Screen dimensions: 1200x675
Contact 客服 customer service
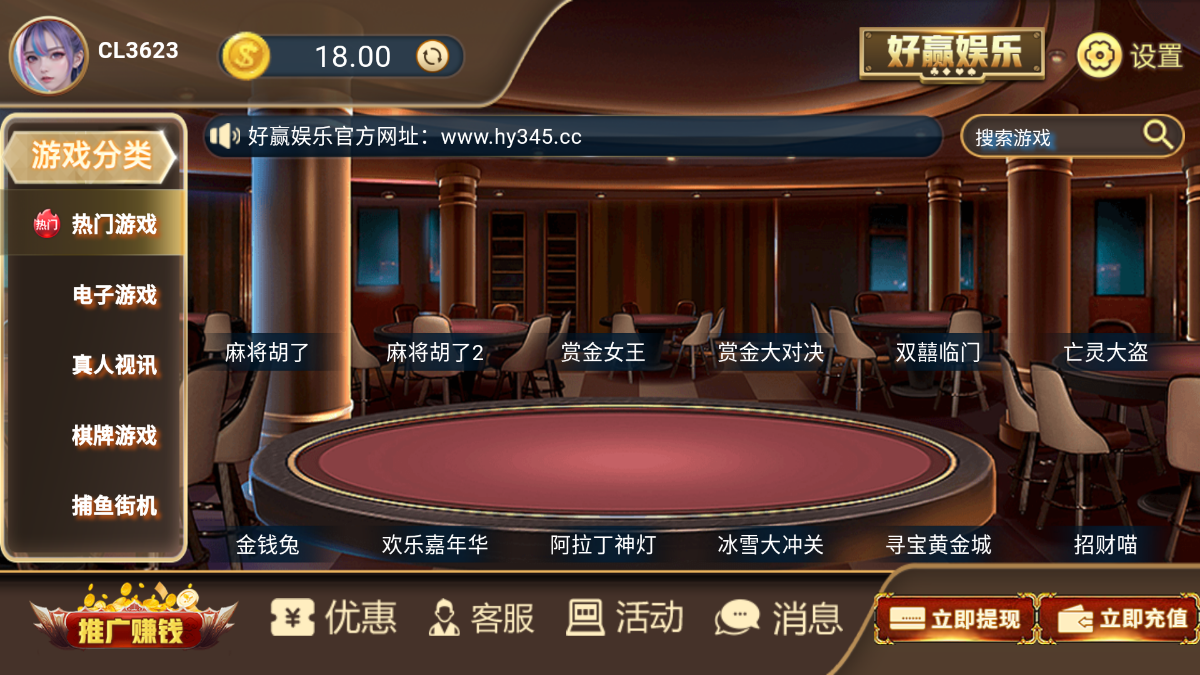click(x=481, y=617)
